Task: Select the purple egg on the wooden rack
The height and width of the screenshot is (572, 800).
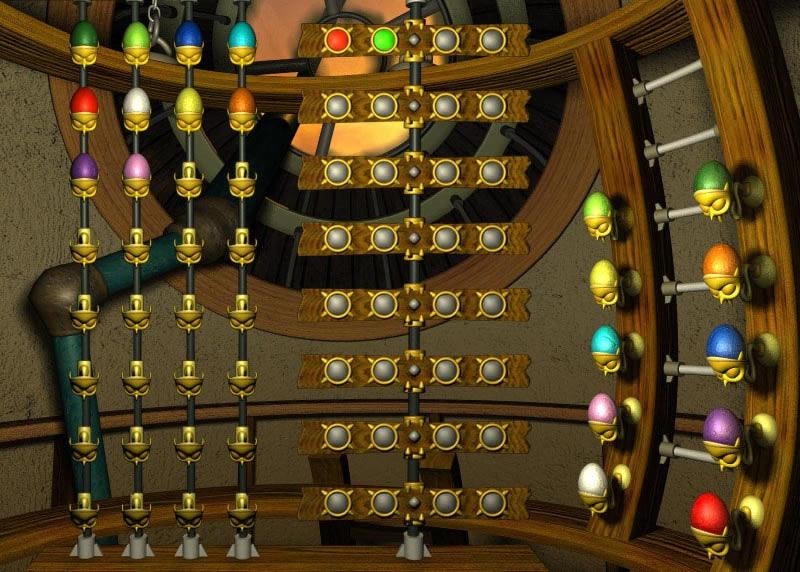Action: [721, 428]
